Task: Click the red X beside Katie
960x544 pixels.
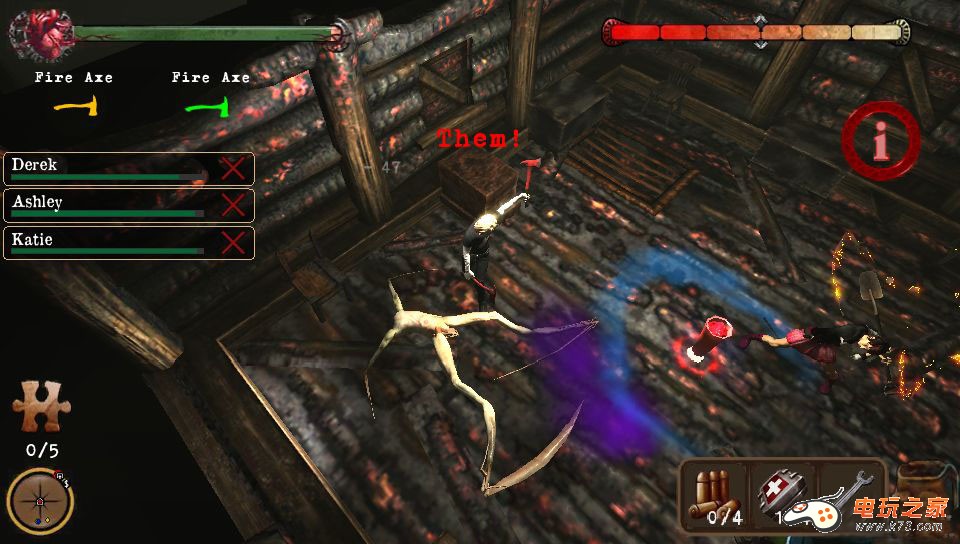Action: click(233, 243)
